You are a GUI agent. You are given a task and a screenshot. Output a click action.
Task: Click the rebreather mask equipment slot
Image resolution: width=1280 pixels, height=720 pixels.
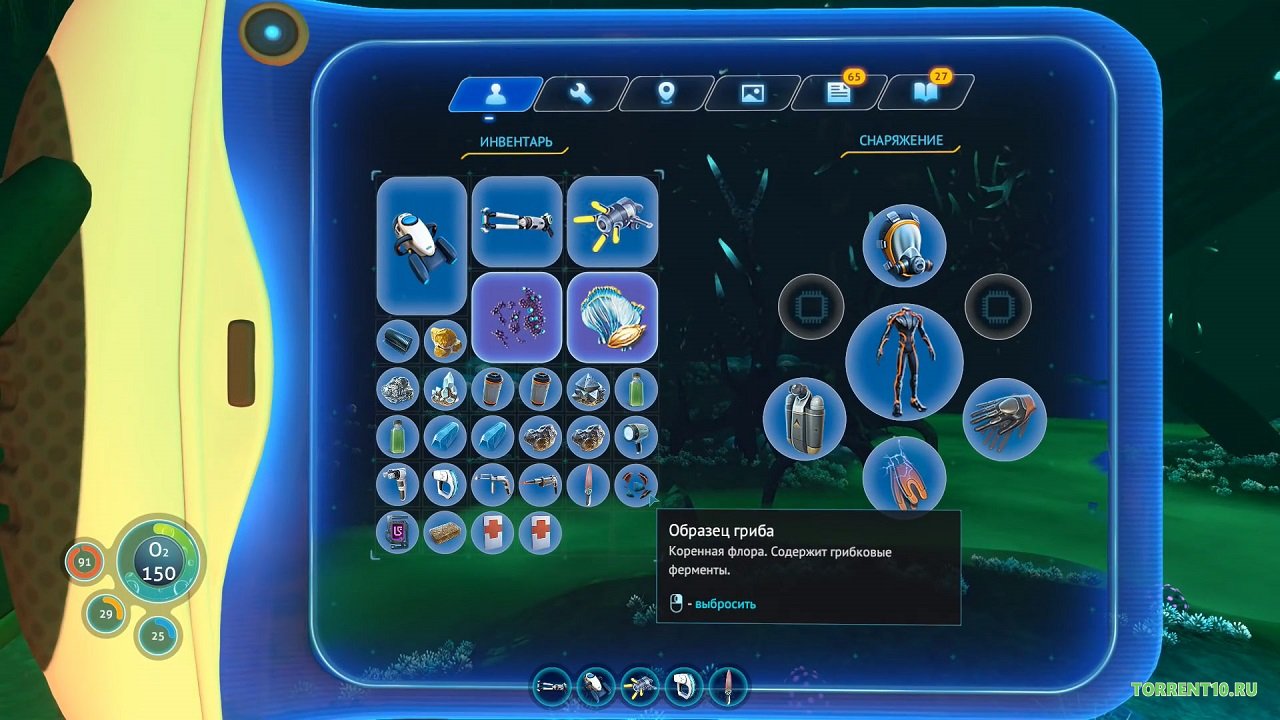pos(904,245)
